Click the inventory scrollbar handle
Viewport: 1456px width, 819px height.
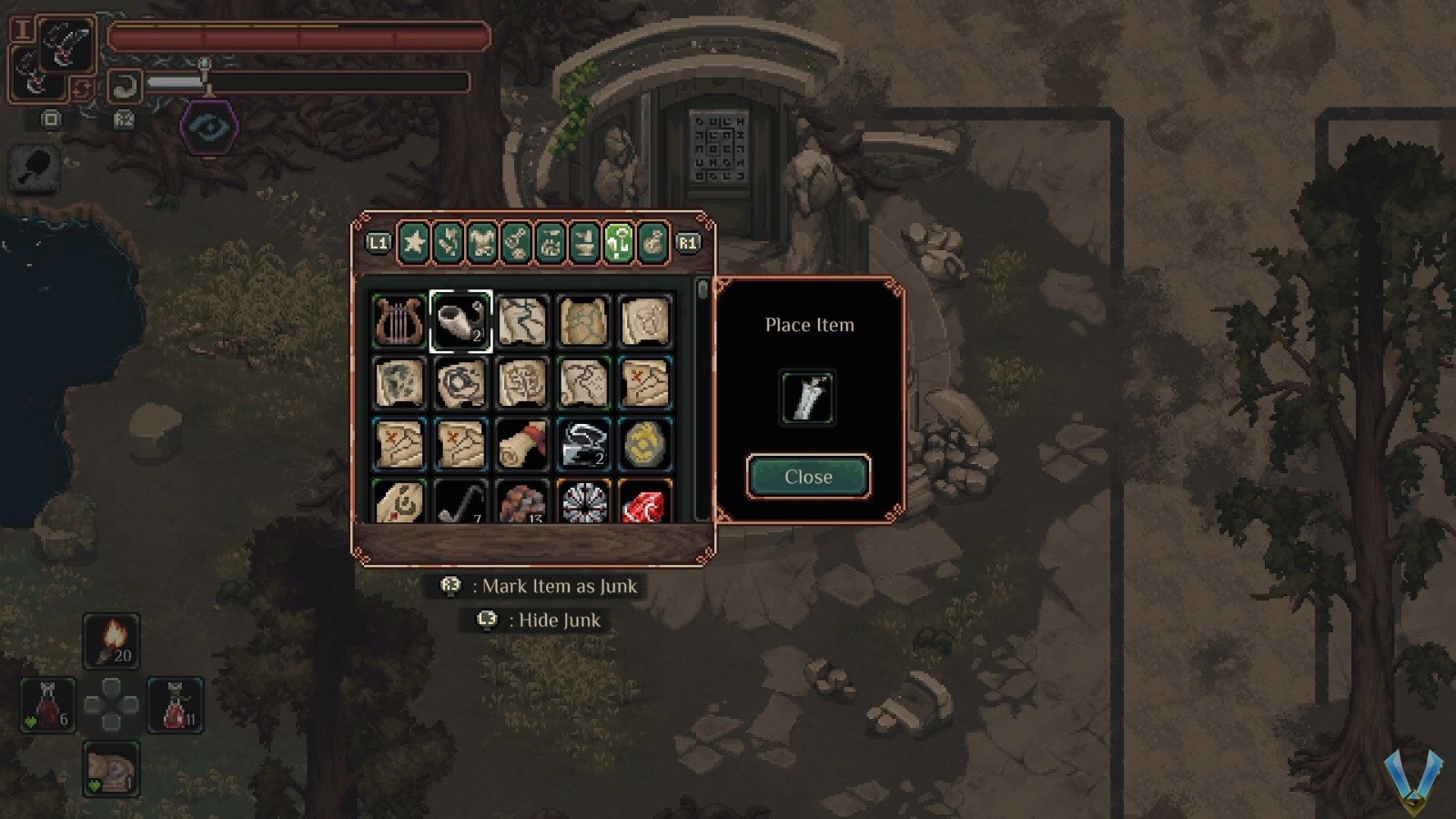[702, 290]
